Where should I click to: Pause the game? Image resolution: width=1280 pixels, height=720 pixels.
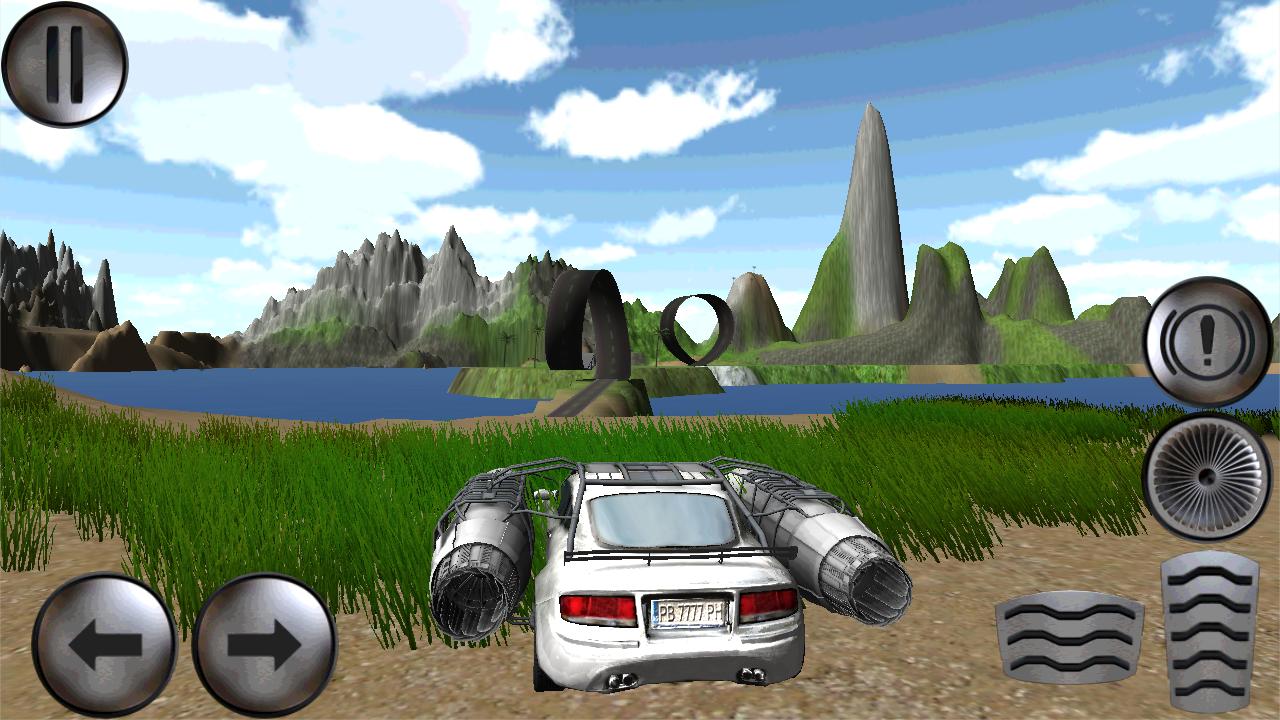[64, 62]
